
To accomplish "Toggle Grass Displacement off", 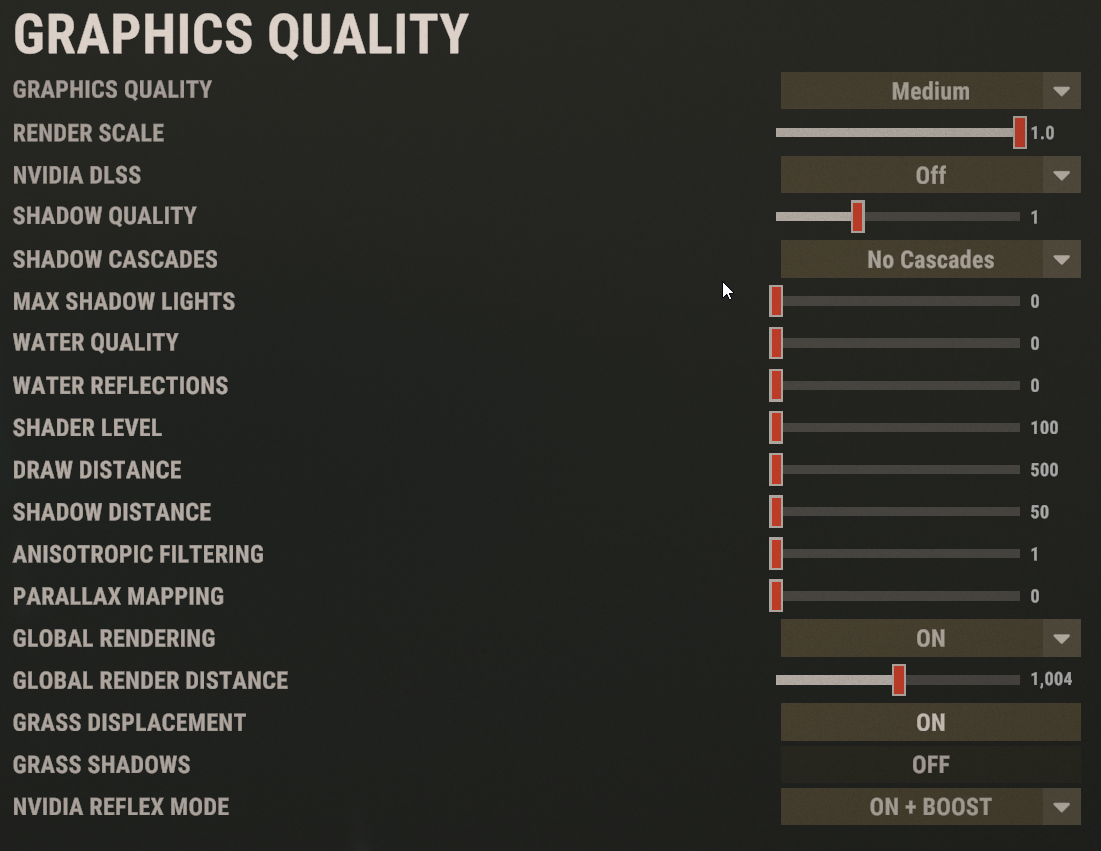I will pos(930,722).
